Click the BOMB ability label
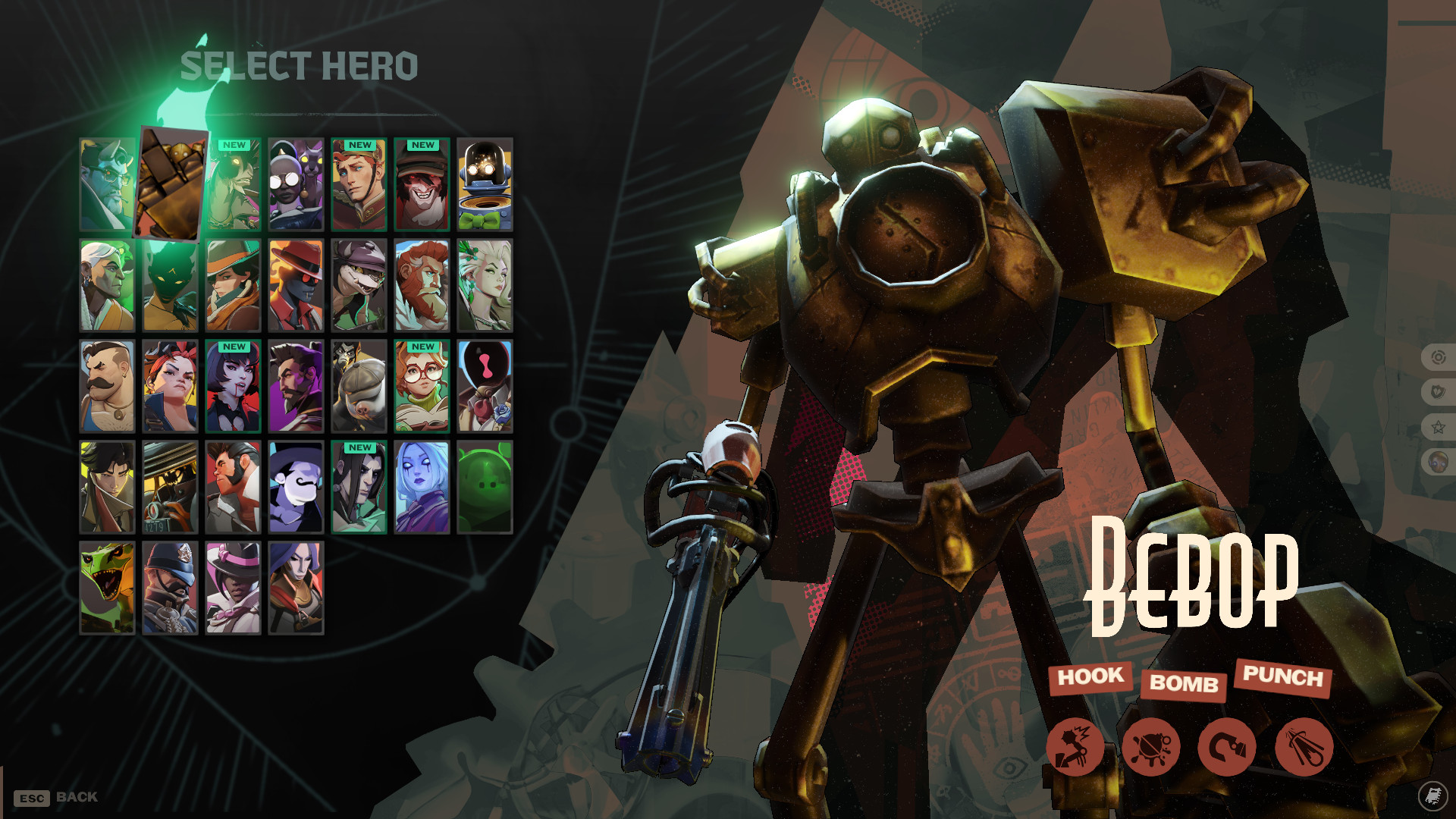The image size is (1456, 819). [x=1184, y=685]
